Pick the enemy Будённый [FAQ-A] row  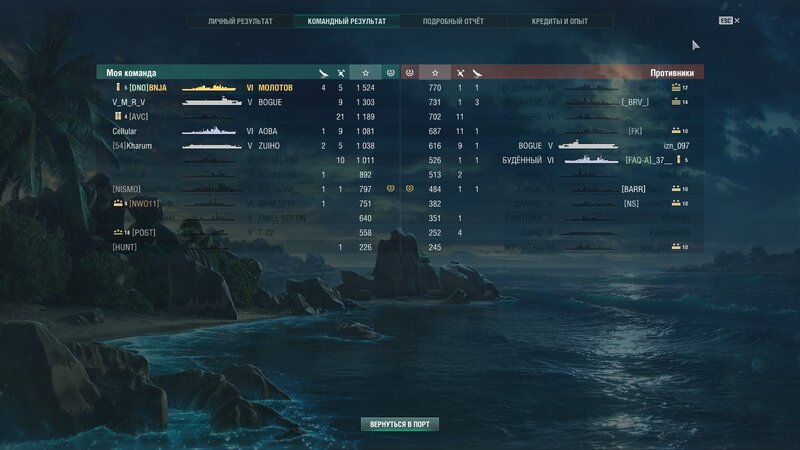(x=600, y=160)
